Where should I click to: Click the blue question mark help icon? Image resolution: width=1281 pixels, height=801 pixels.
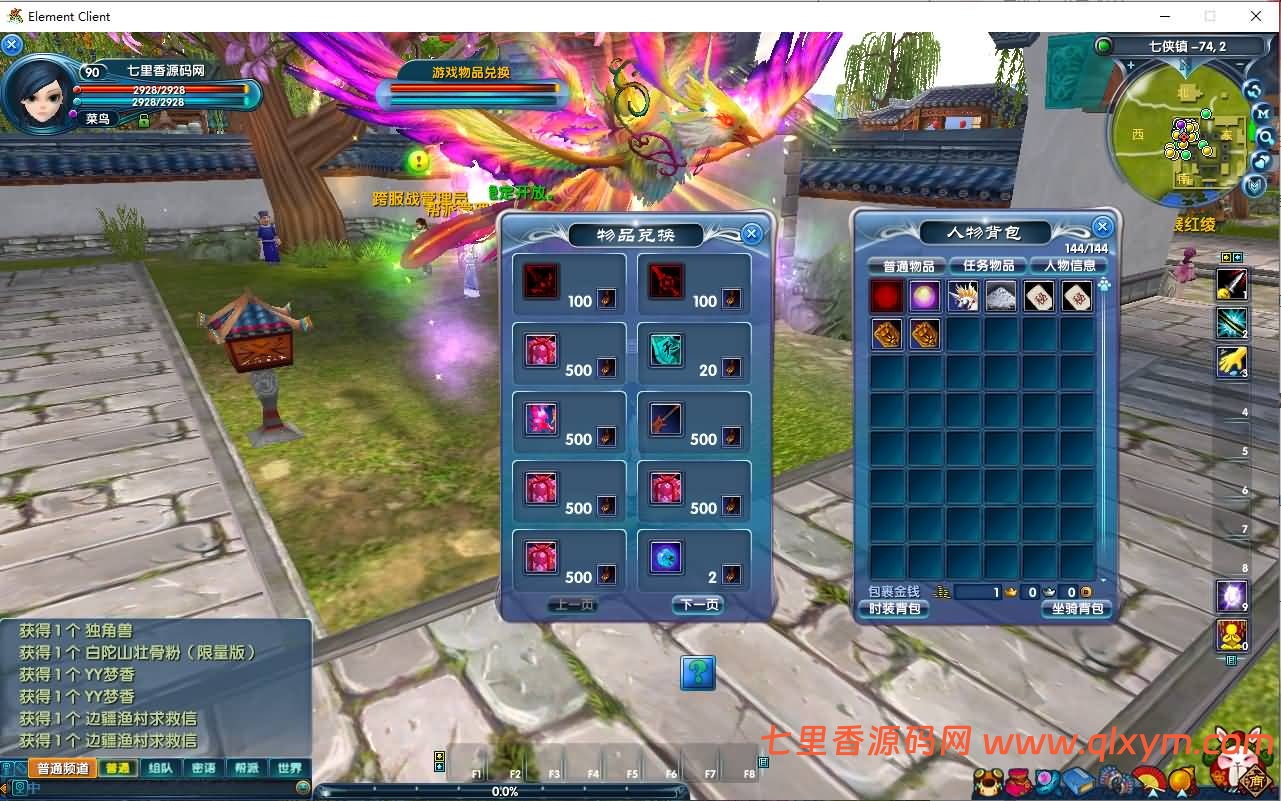pyautogui.click(x=697, y=673)
